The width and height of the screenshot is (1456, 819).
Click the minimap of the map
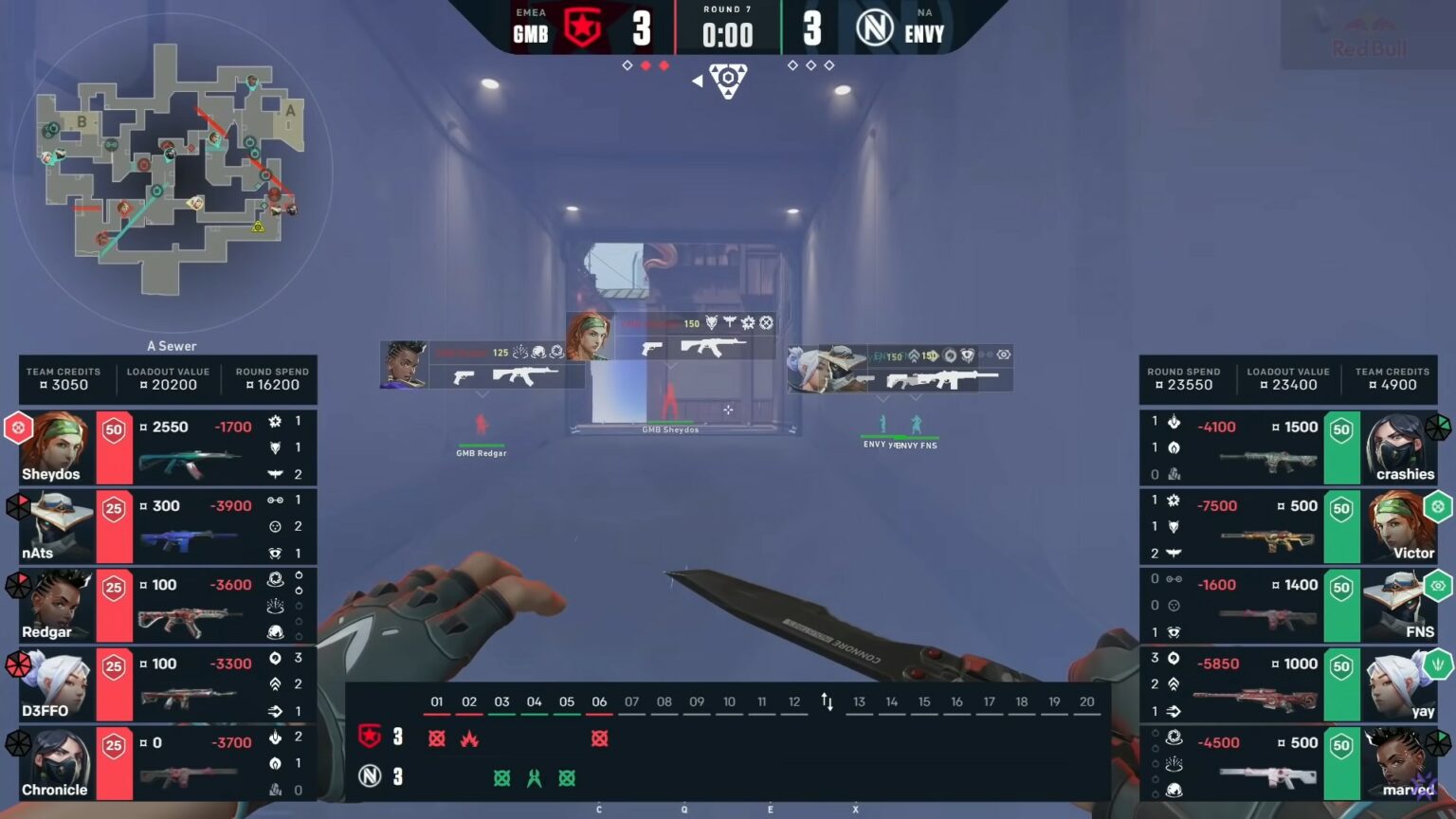coord(173,171)
